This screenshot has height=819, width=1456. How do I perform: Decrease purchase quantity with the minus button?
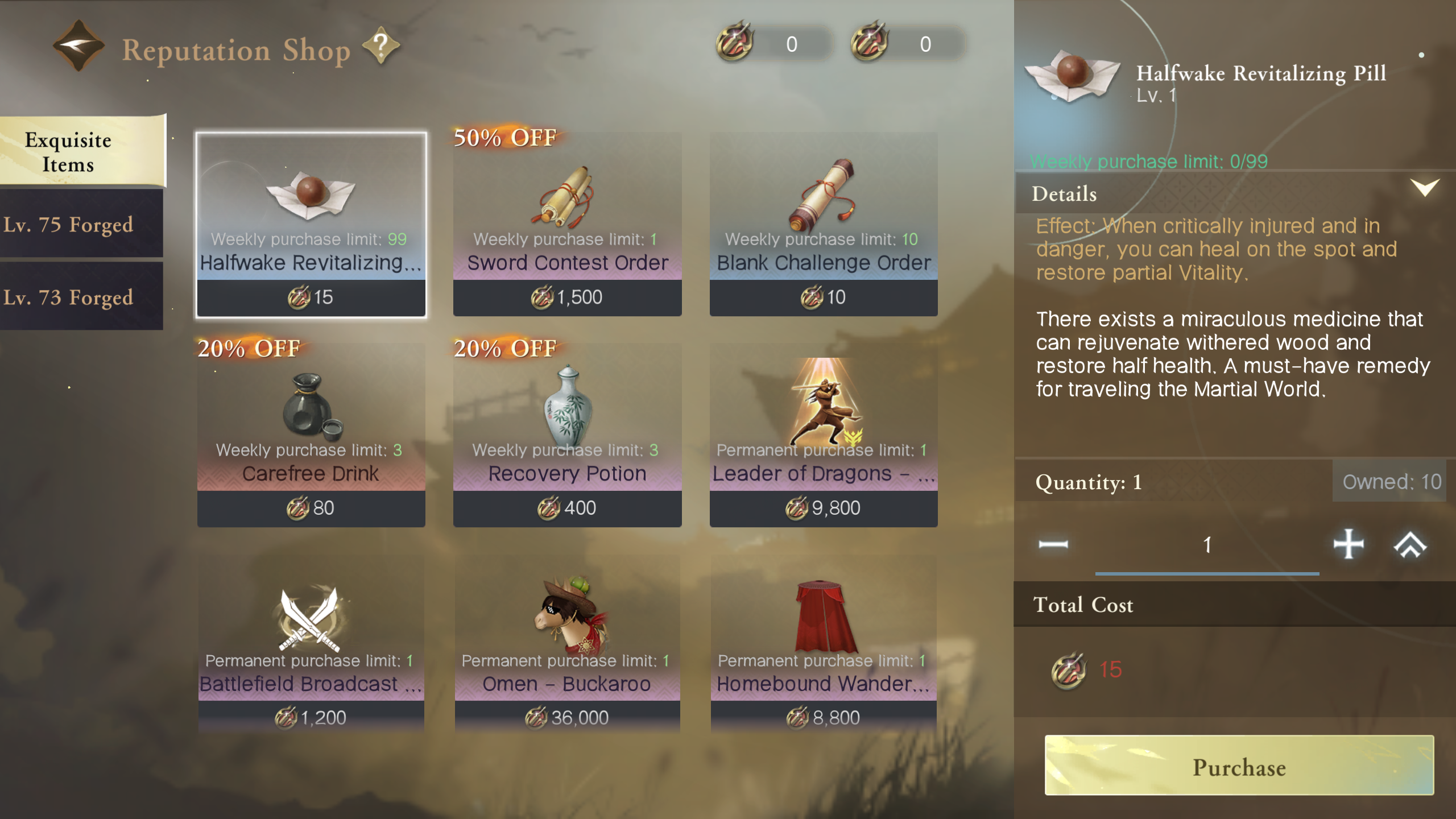[1053, 545]
